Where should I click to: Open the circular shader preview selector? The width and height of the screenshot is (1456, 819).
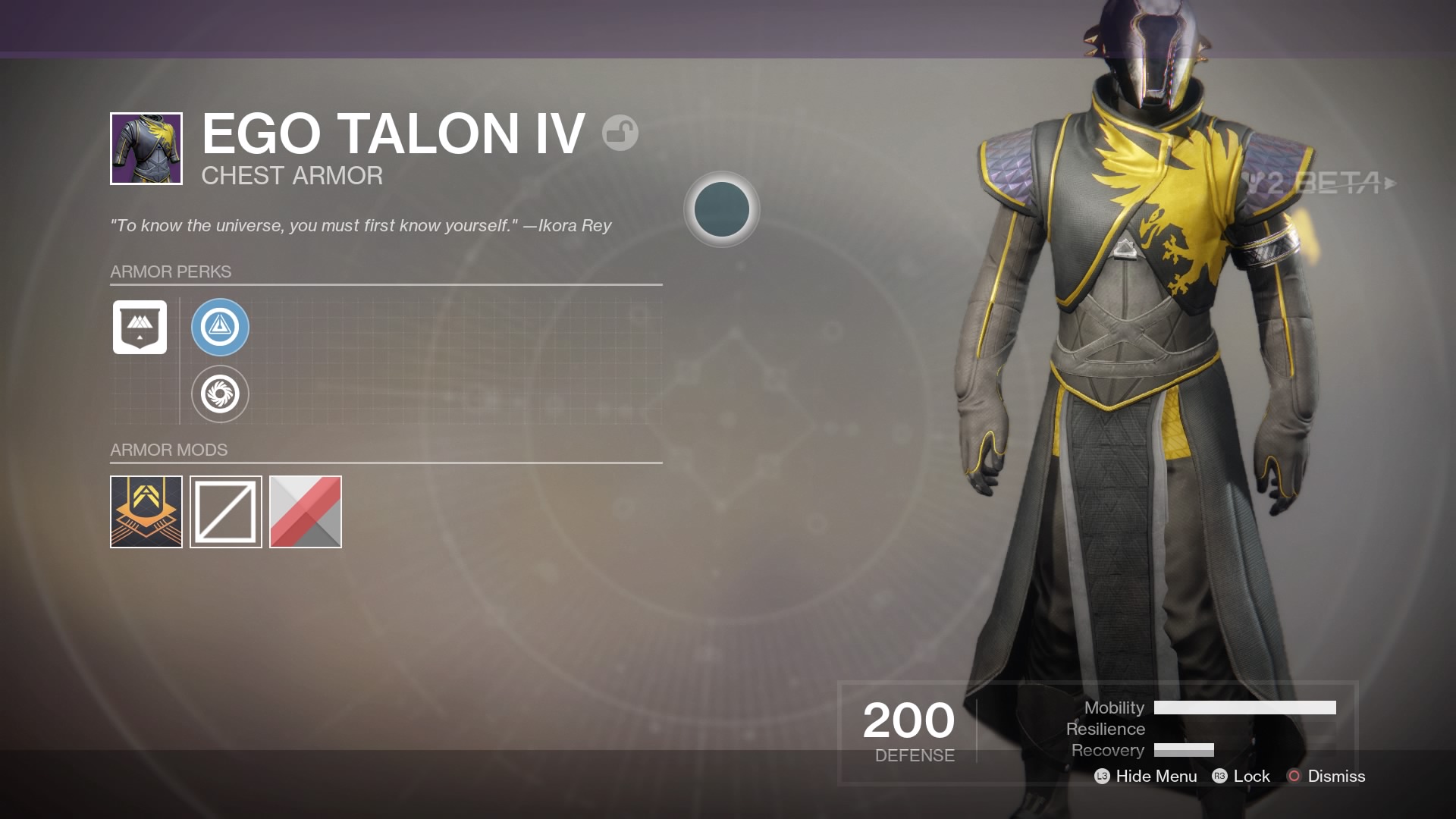[x=721, y=210]
